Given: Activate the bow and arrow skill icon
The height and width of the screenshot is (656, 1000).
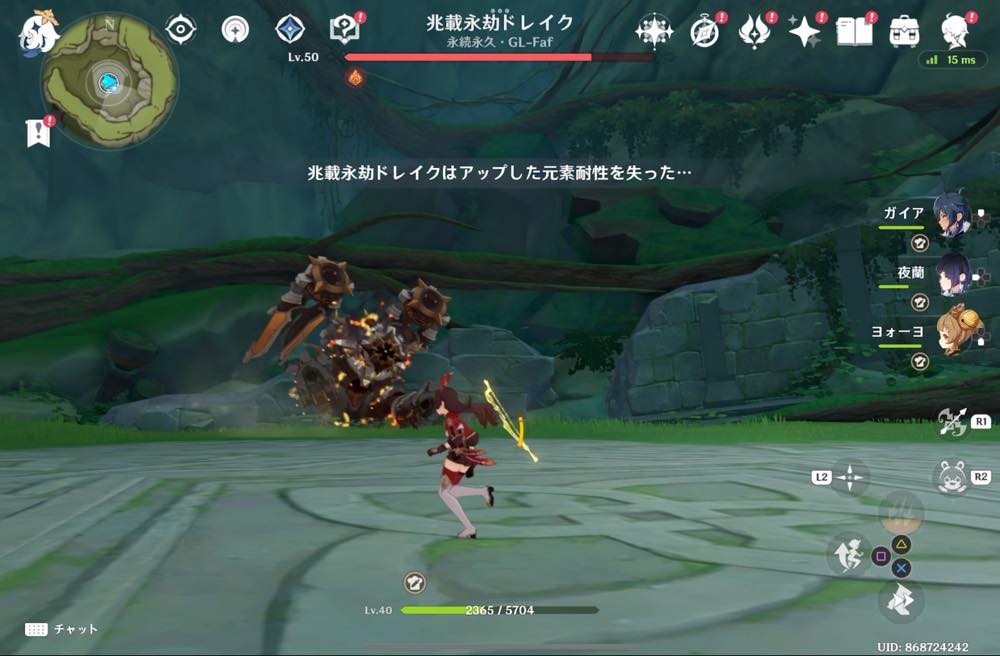Looking at the screenshot, I should coord(950,422).
